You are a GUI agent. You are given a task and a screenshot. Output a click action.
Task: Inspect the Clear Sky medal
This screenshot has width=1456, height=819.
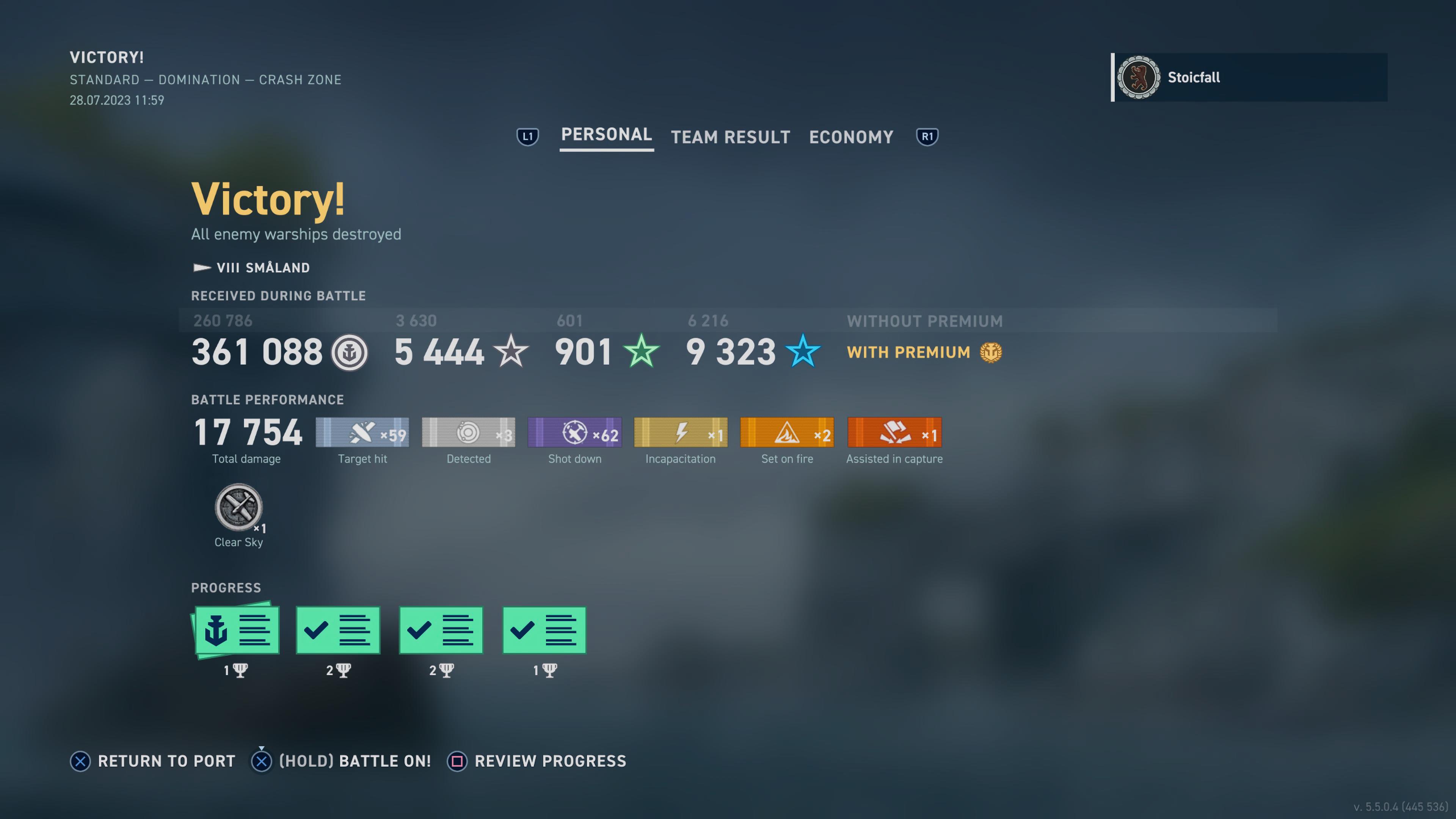click(238, 508)
